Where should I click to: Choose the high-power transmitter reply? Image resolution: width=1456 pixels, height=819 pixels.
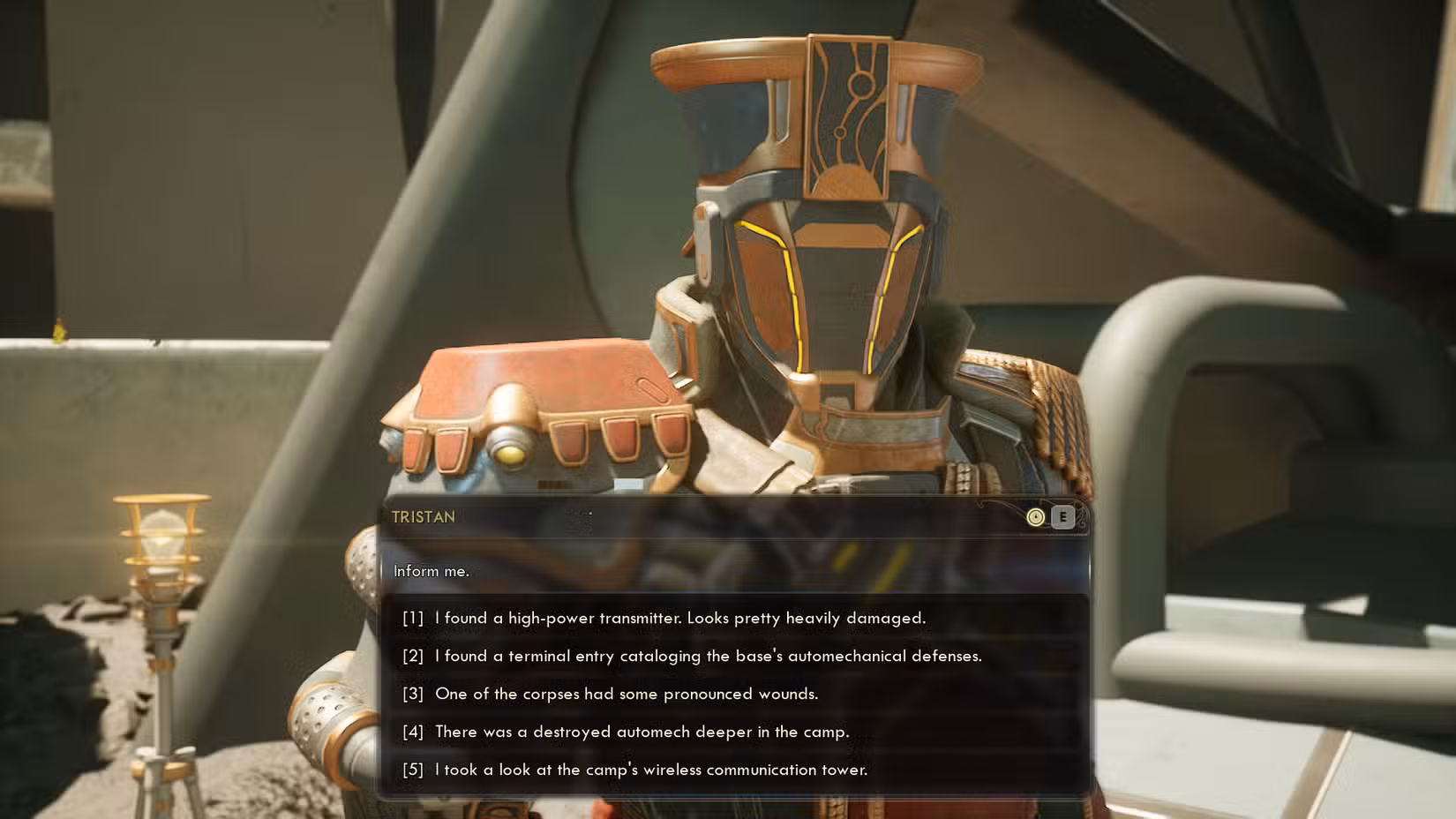[x=679, y=618]
